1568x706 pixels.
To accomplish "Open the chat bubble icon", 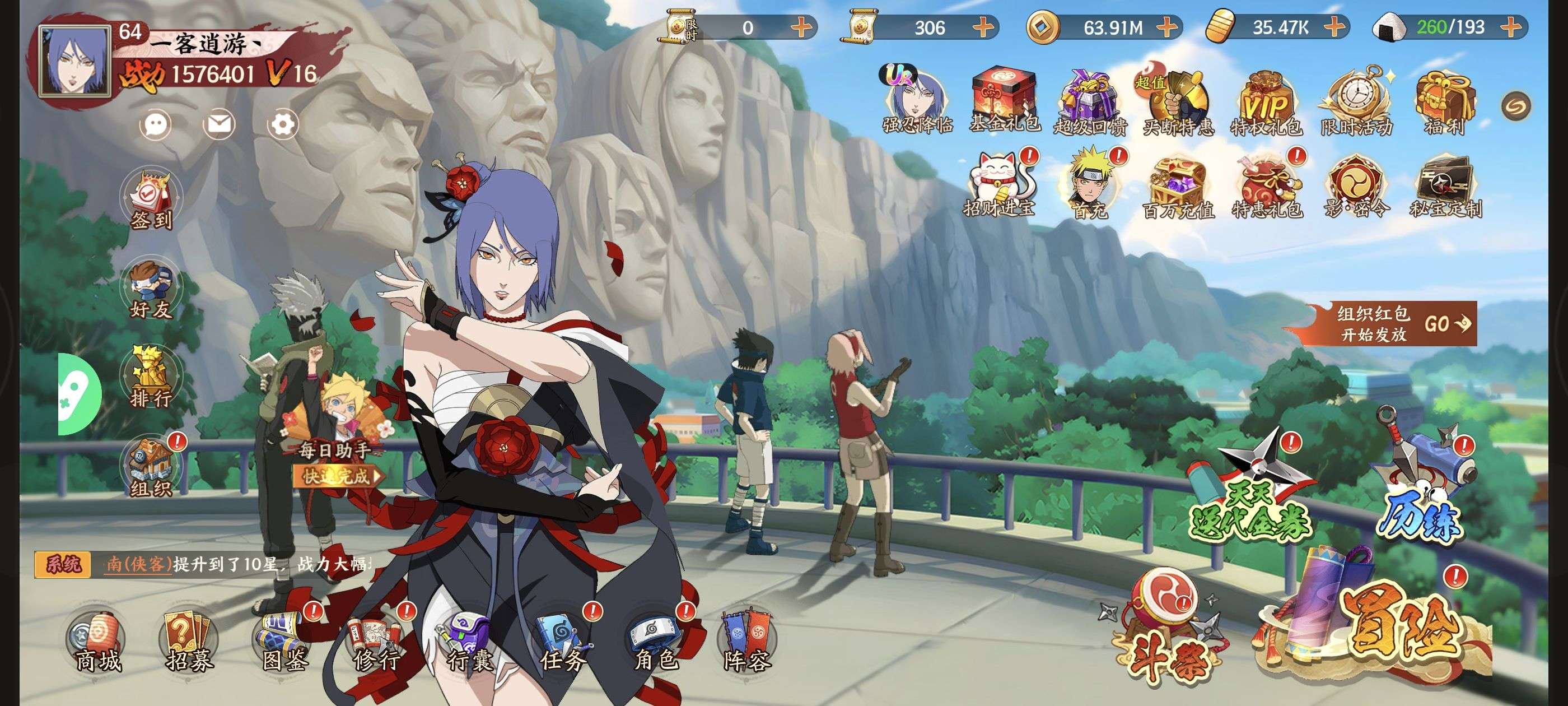I will [156, 125].
